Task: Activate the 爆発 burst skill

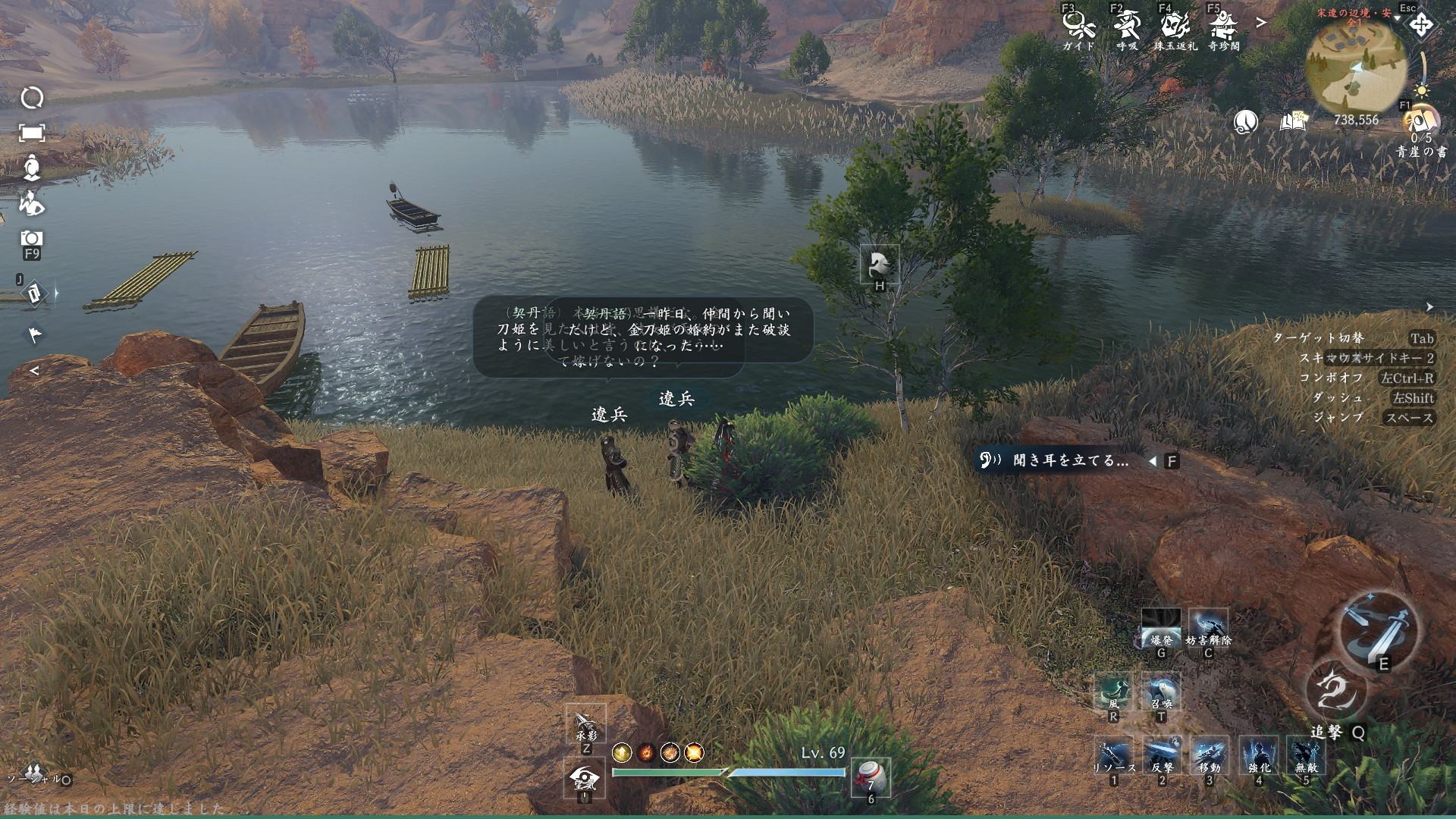Action: tap(1161, 628)
